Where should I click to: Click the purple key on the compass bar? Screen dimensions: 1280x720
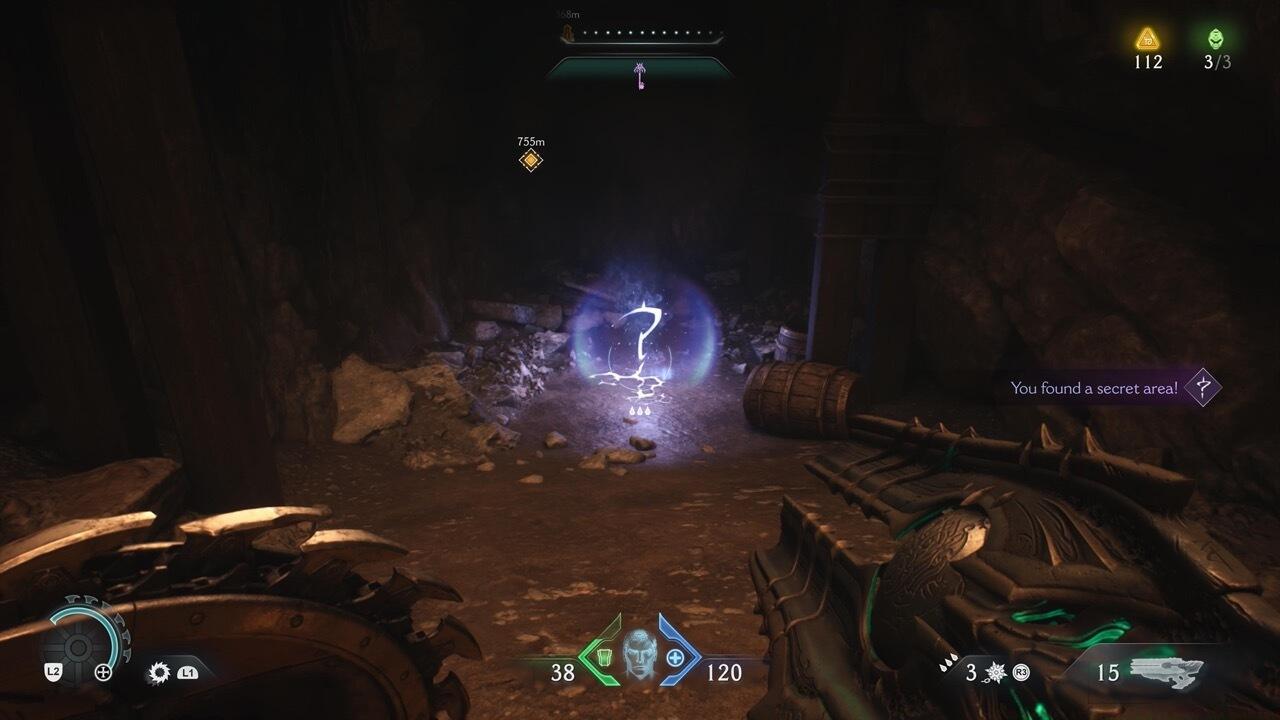pos(639,75)
